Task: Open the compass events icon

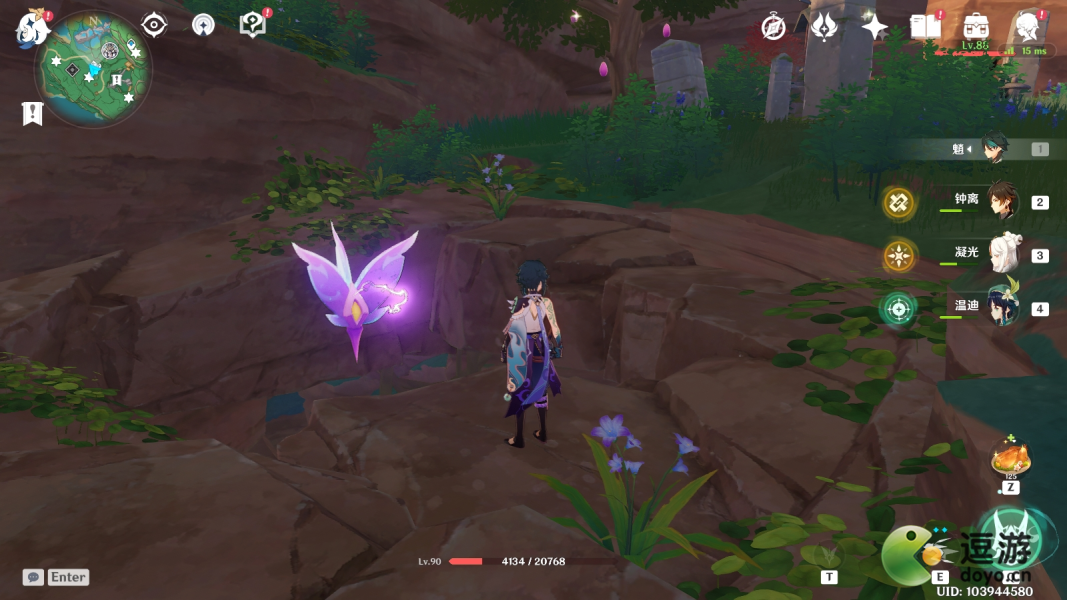Action: pos(773,27)
